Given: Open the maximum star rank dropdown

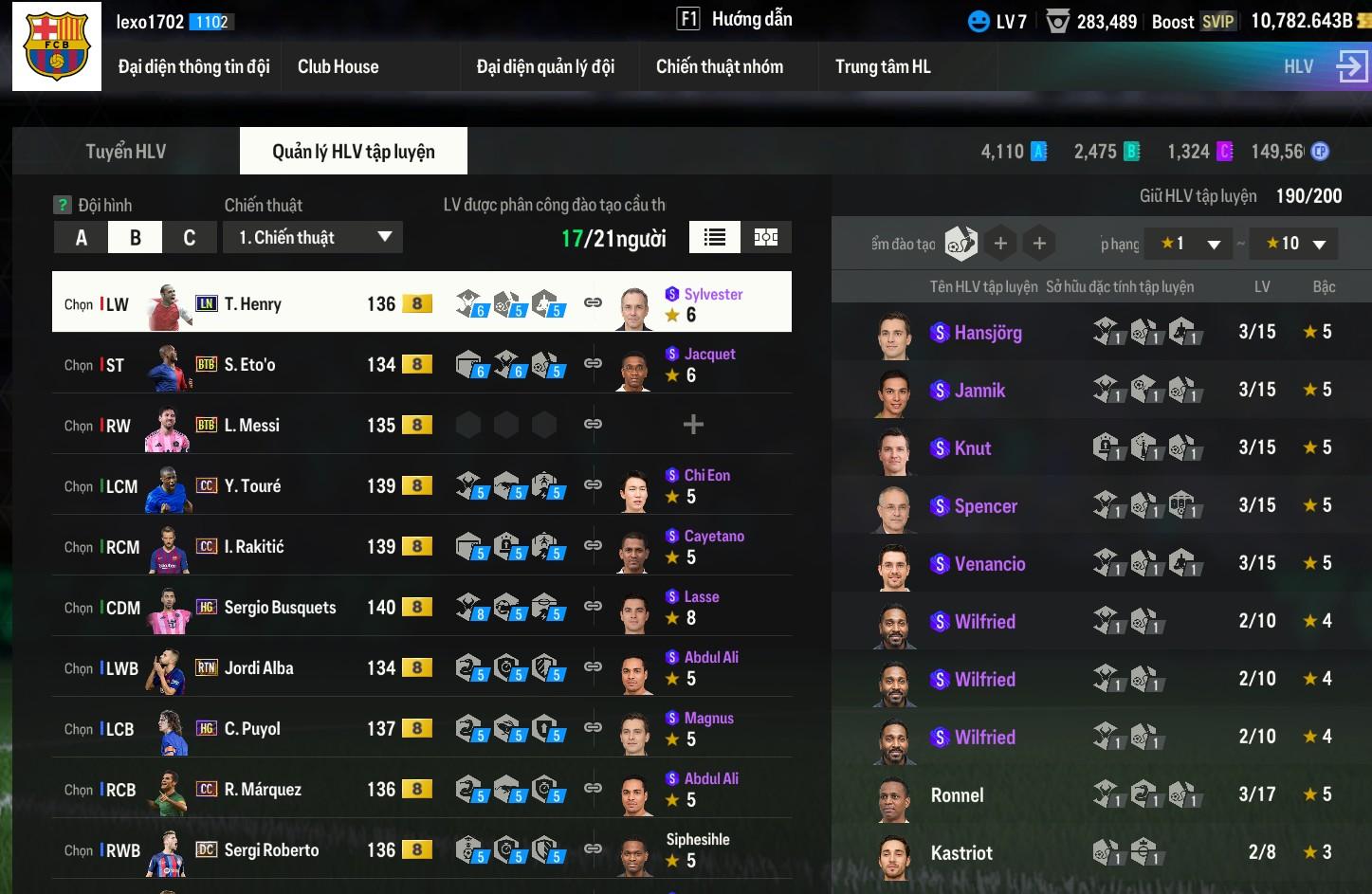Looking at the screenshot, I should 1294,244.
